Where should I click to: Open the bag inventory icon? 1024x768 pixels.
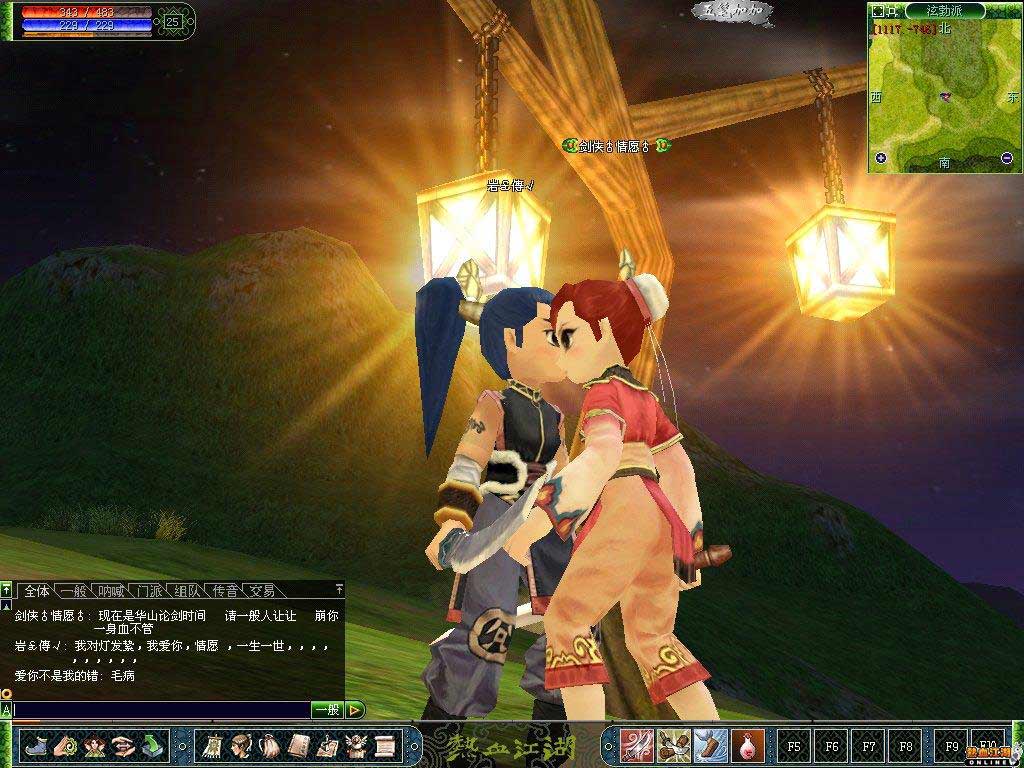[x=269, y=746]
